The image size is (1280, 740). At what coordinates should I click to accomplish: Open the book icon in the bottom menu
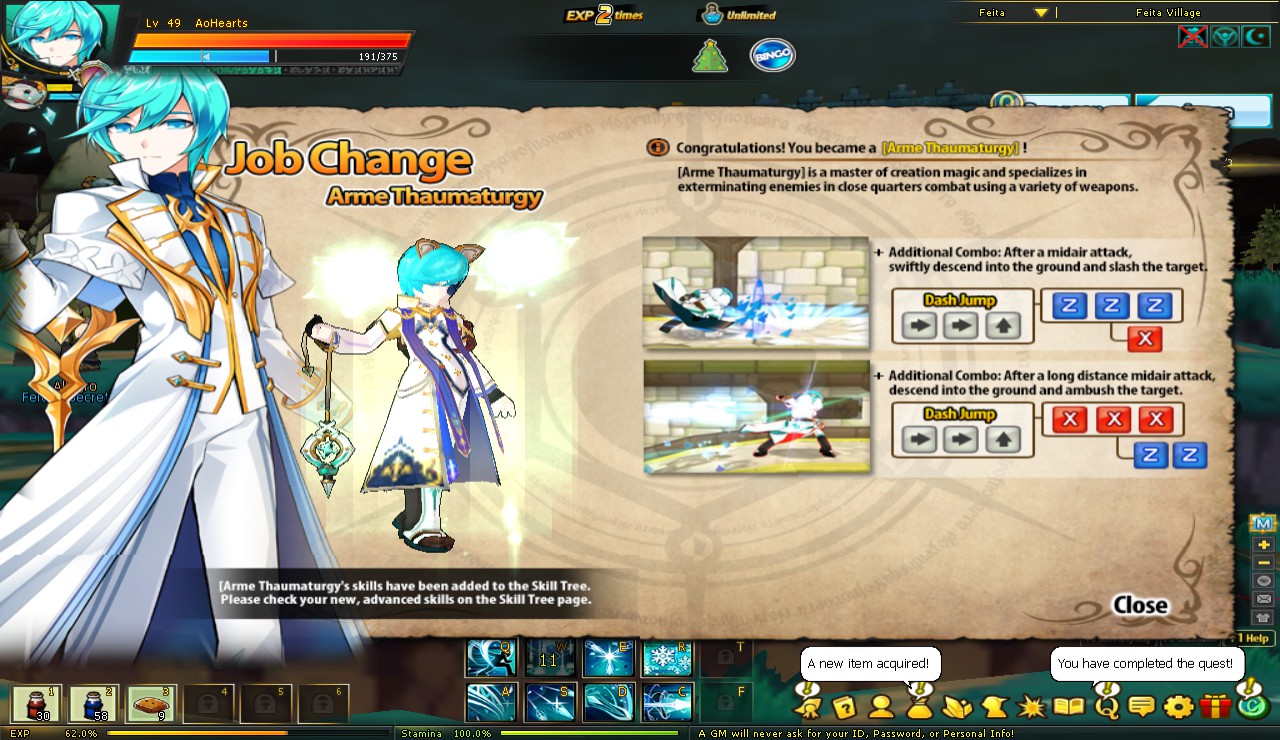tap(1069, 707)
